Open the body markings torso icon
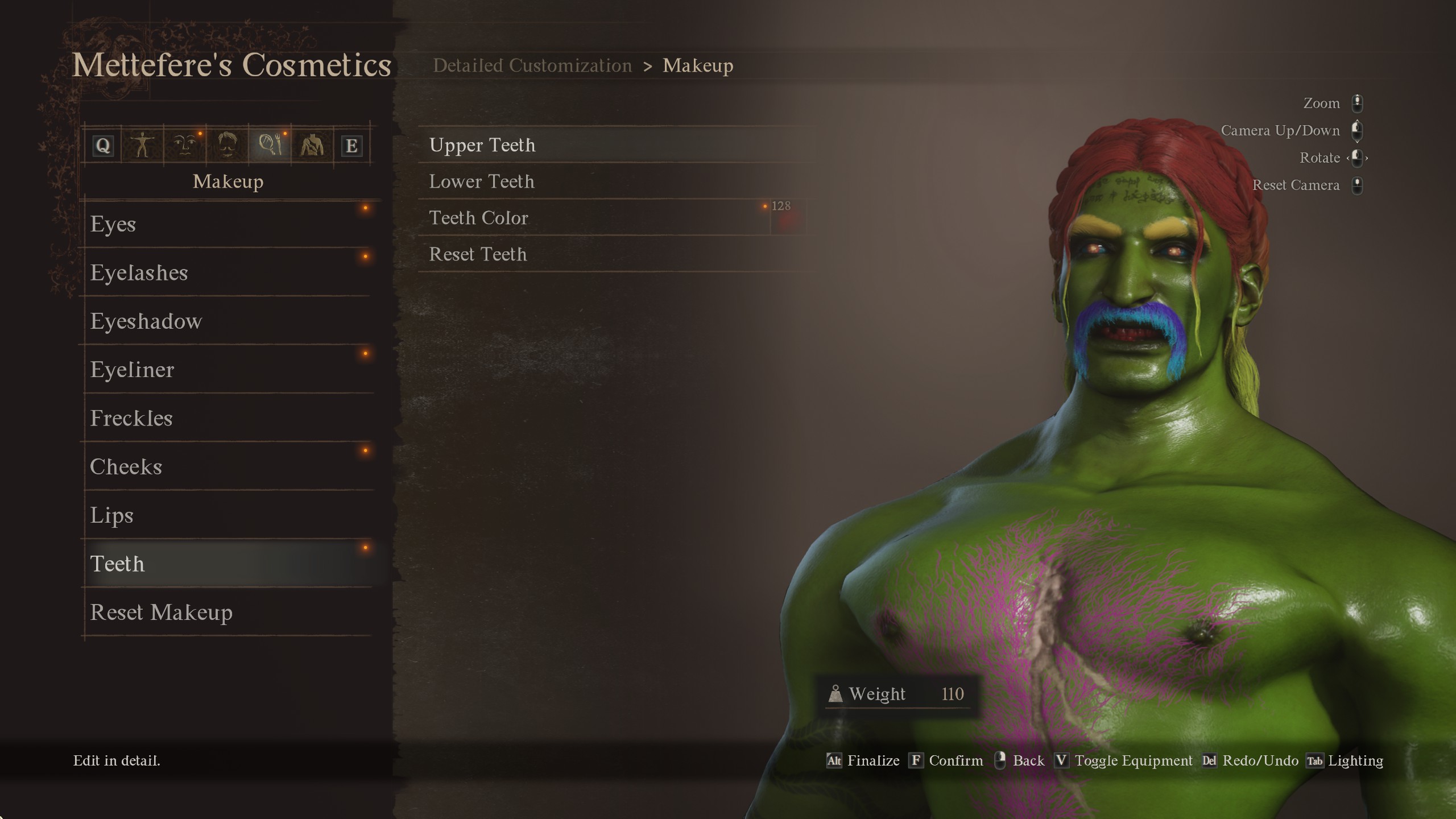This screenshot has height=819, width=1456. (311, 144)
